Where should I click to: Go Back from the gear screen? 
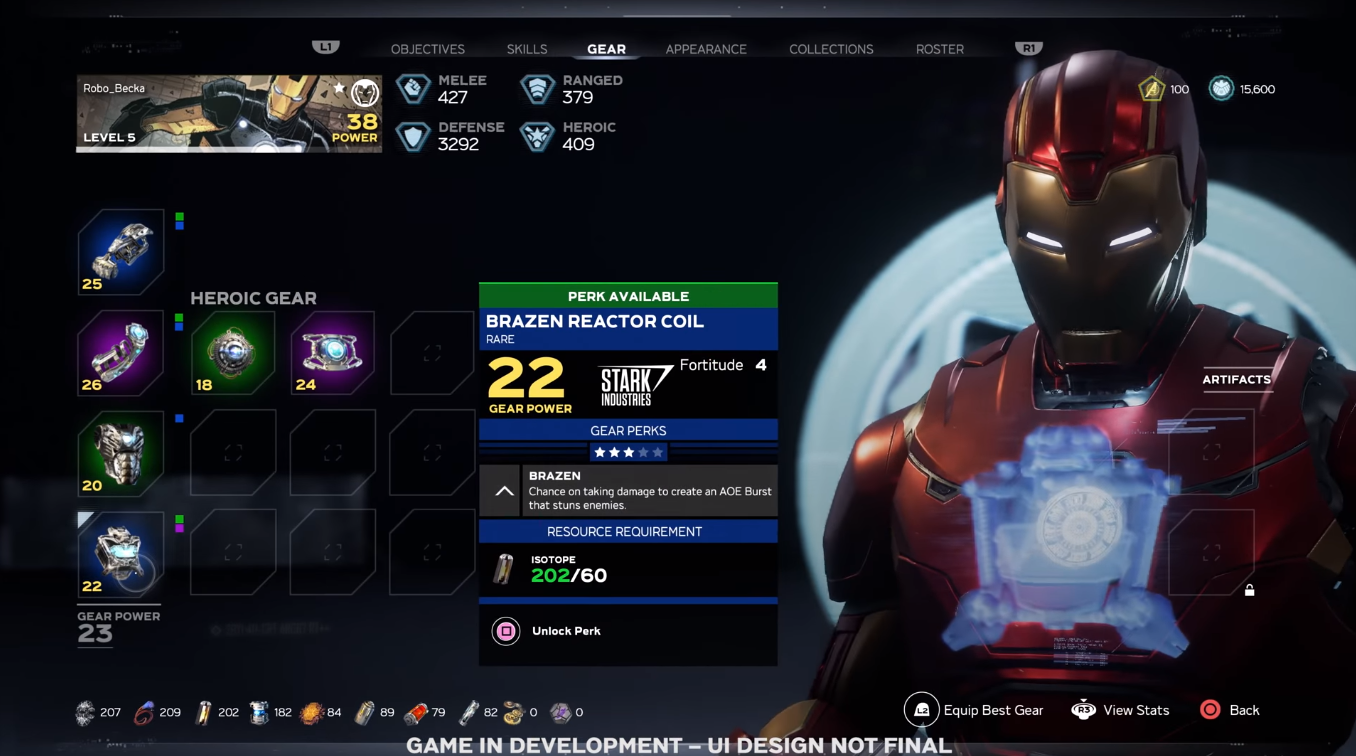pos(1229,710)
